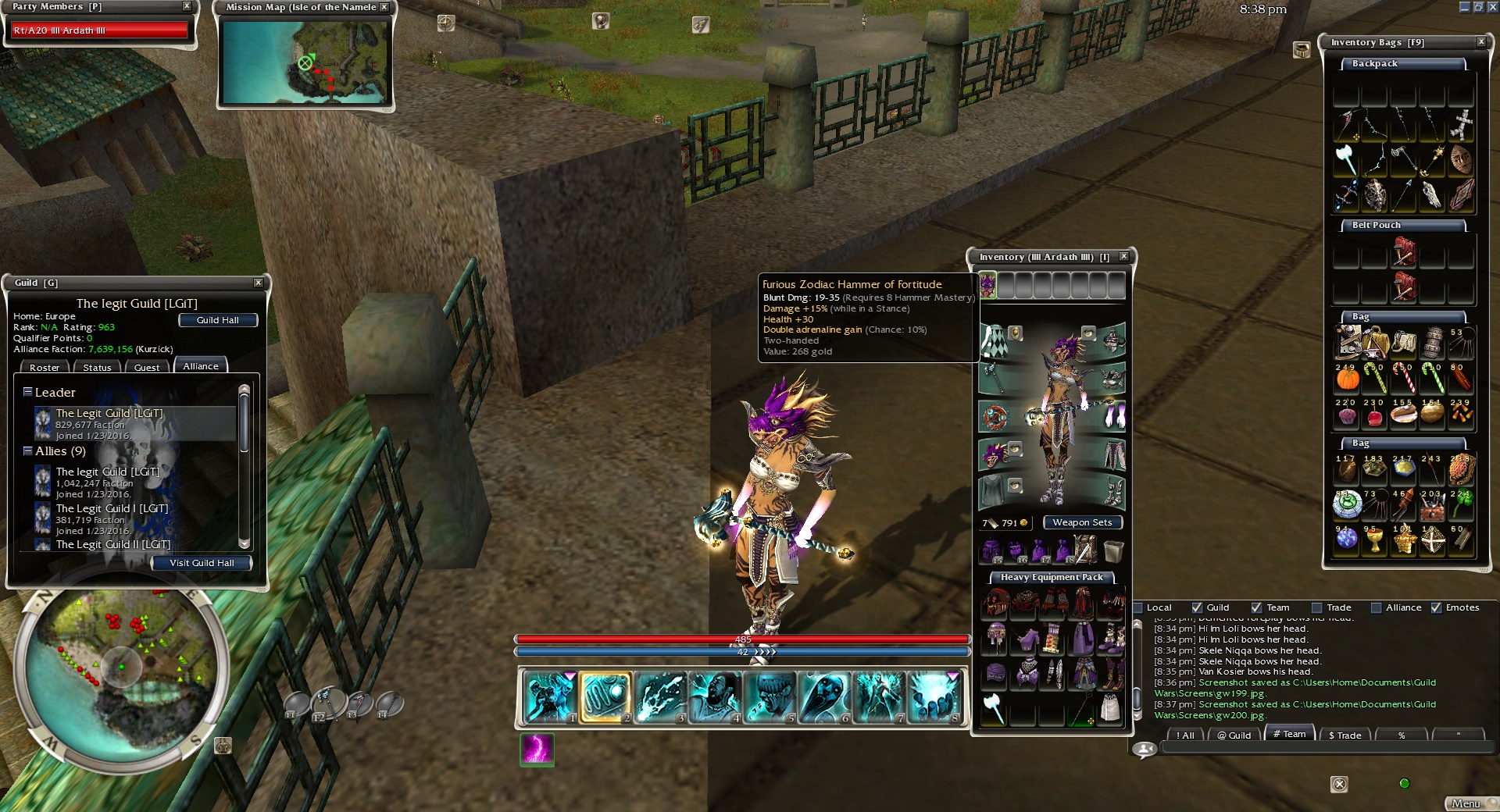The height and width of the screenshot is (812, 1500).
Task: Uncheck the Emotes chat filter
Action: (1436, 607)
